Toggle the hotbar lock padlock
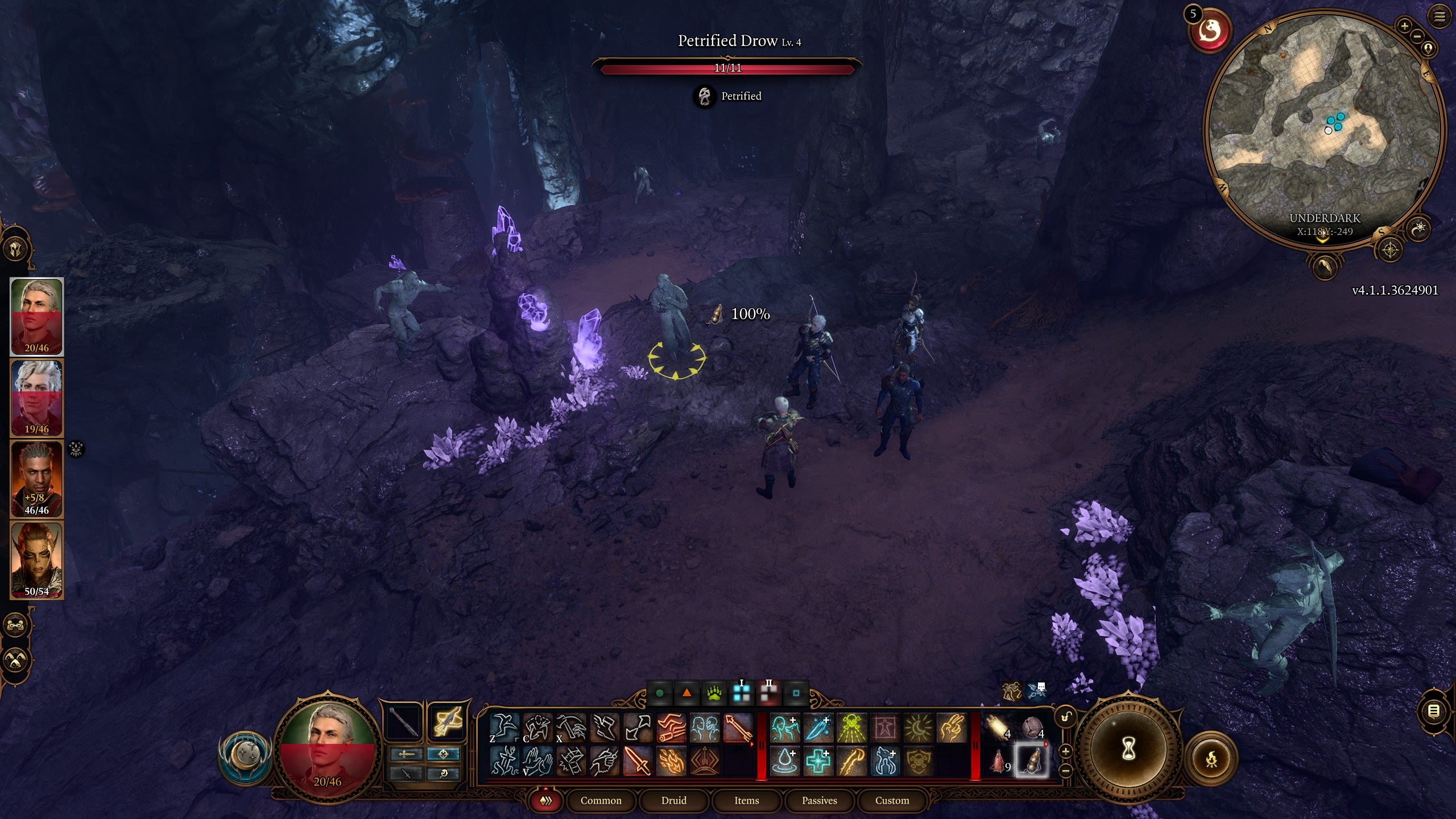The width and height of the screenshot is (1456, 819). click(x=1065, y=717)
